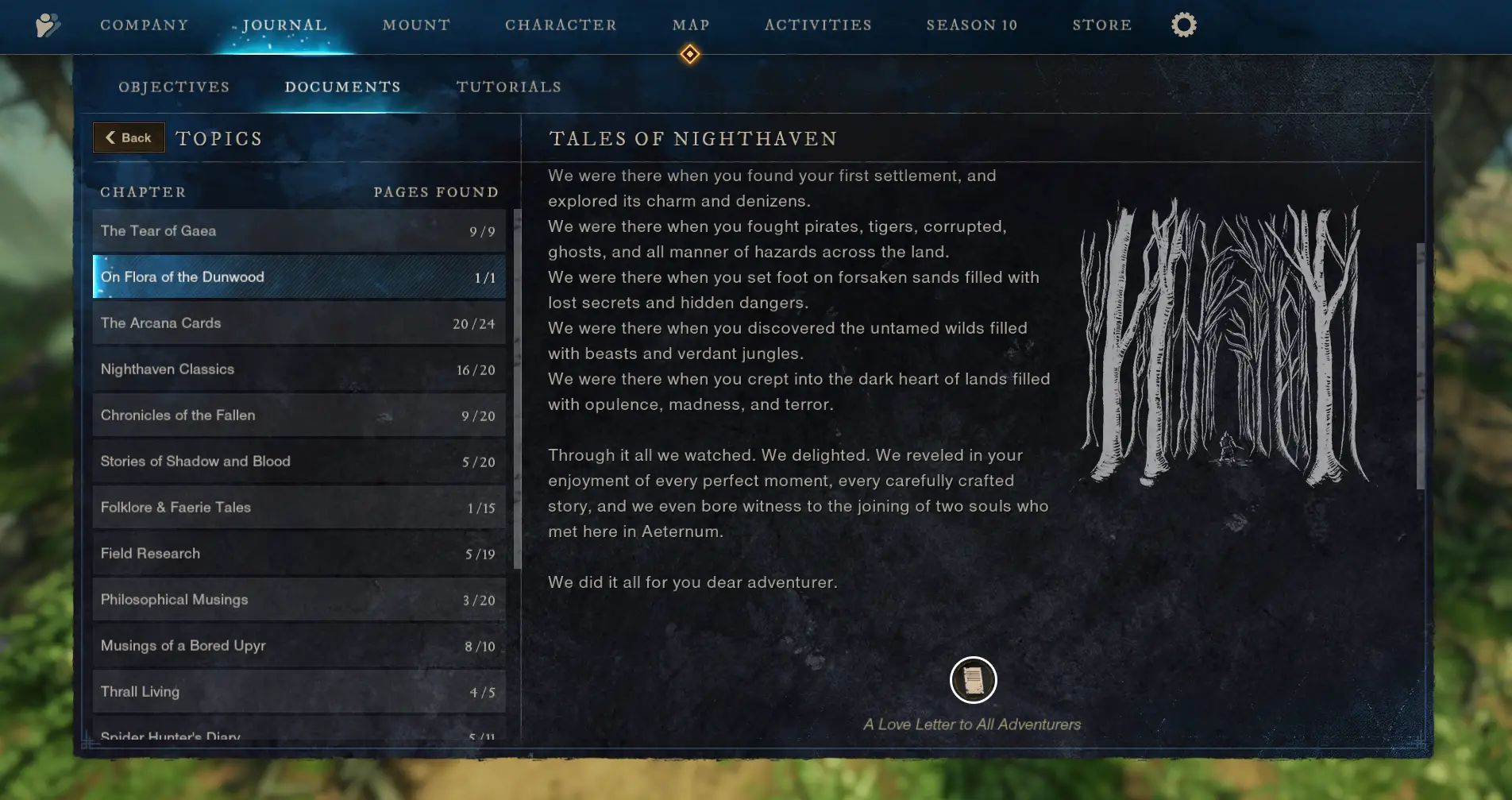Select the Mount menu icon label
This screenshot has width=1512, height=800.
click(x=416, y=25)
